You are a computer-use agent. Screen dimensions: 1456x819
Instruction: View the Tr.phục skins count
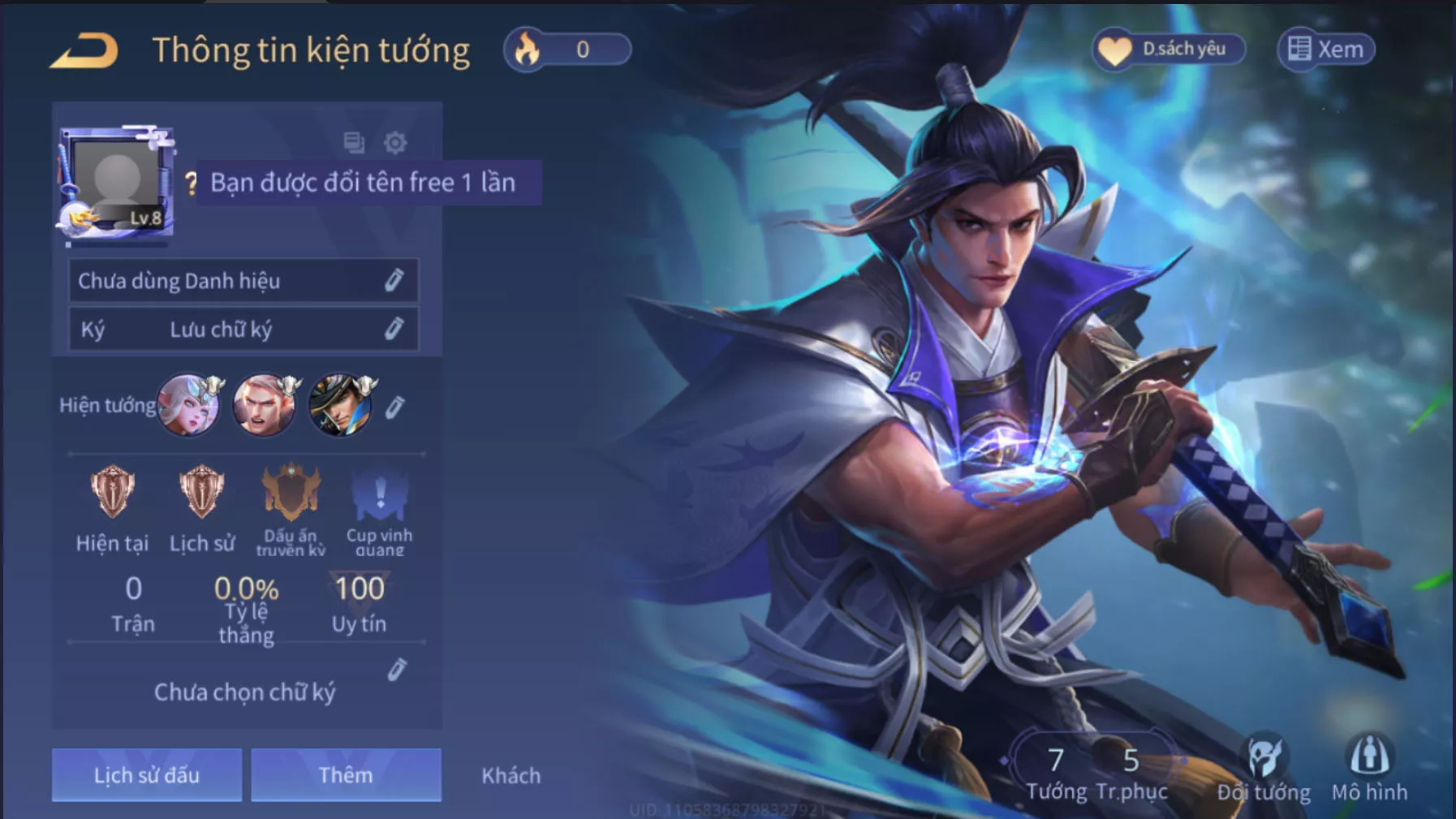tap(1131, 772)
